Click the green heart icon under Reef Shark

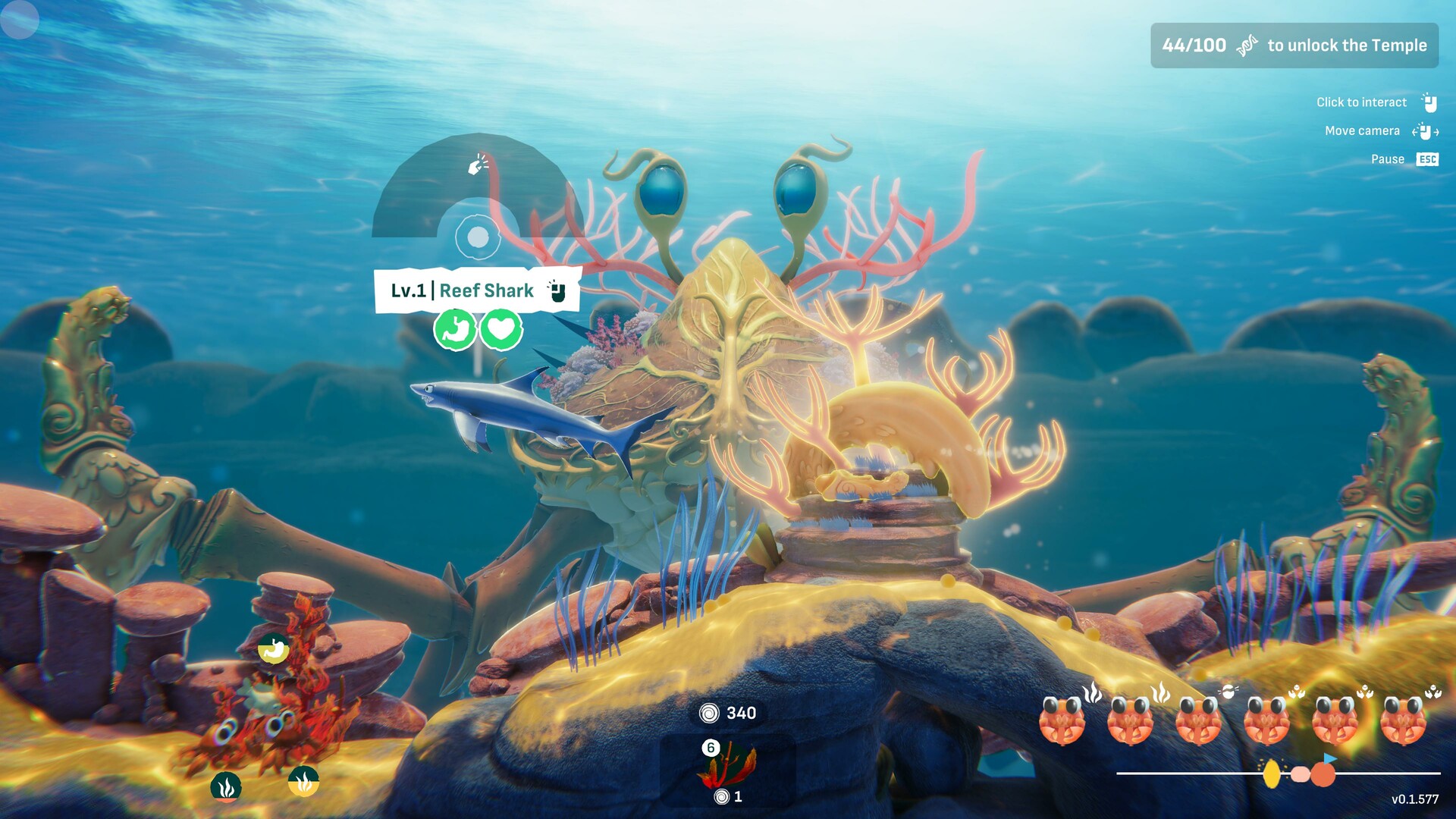pyautogui.click(x=501, y=329)
